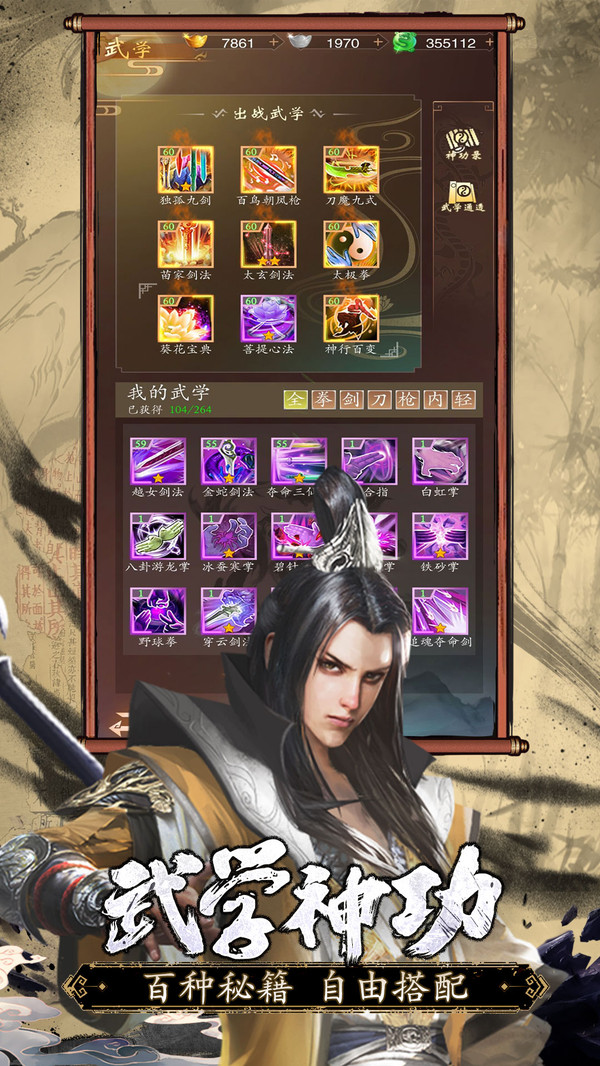The image size is (600, 1066).
Task: Select the 白虹掌 skill icon
Action: click(440, 462)
